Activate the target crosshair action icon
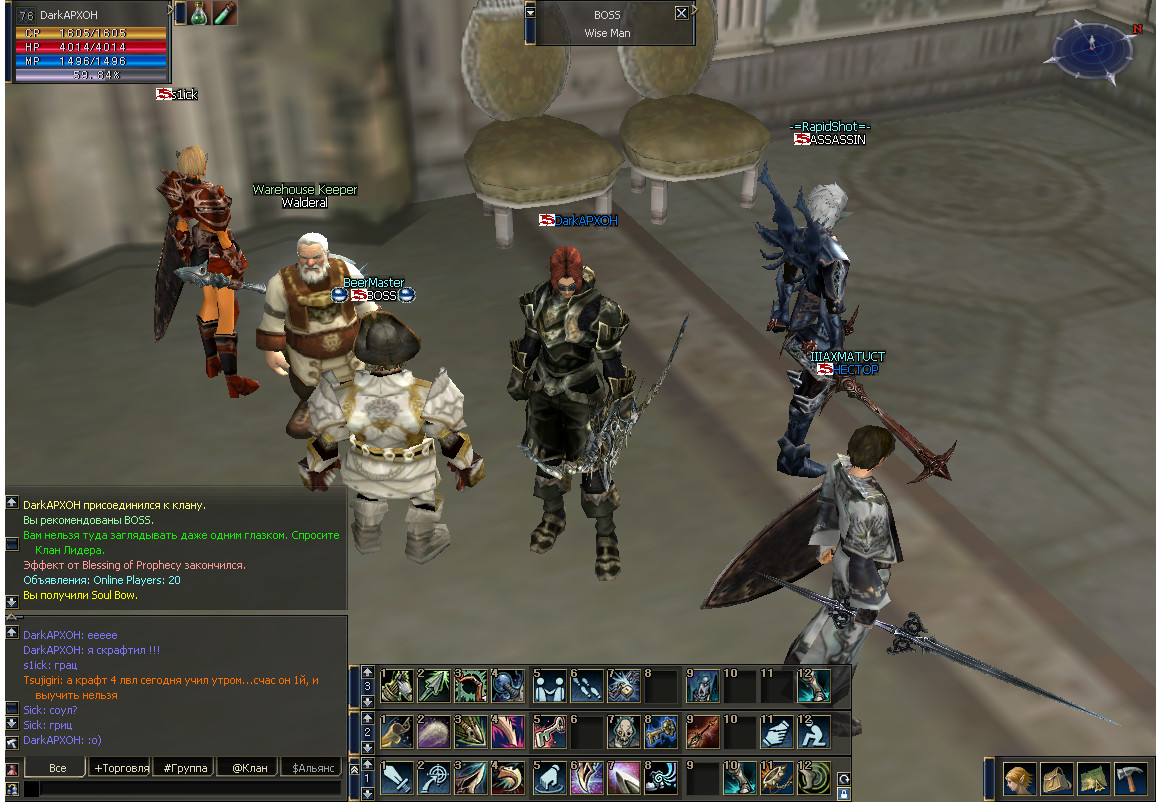Viewport: 1156px width, 802px height. click(434, 777)
